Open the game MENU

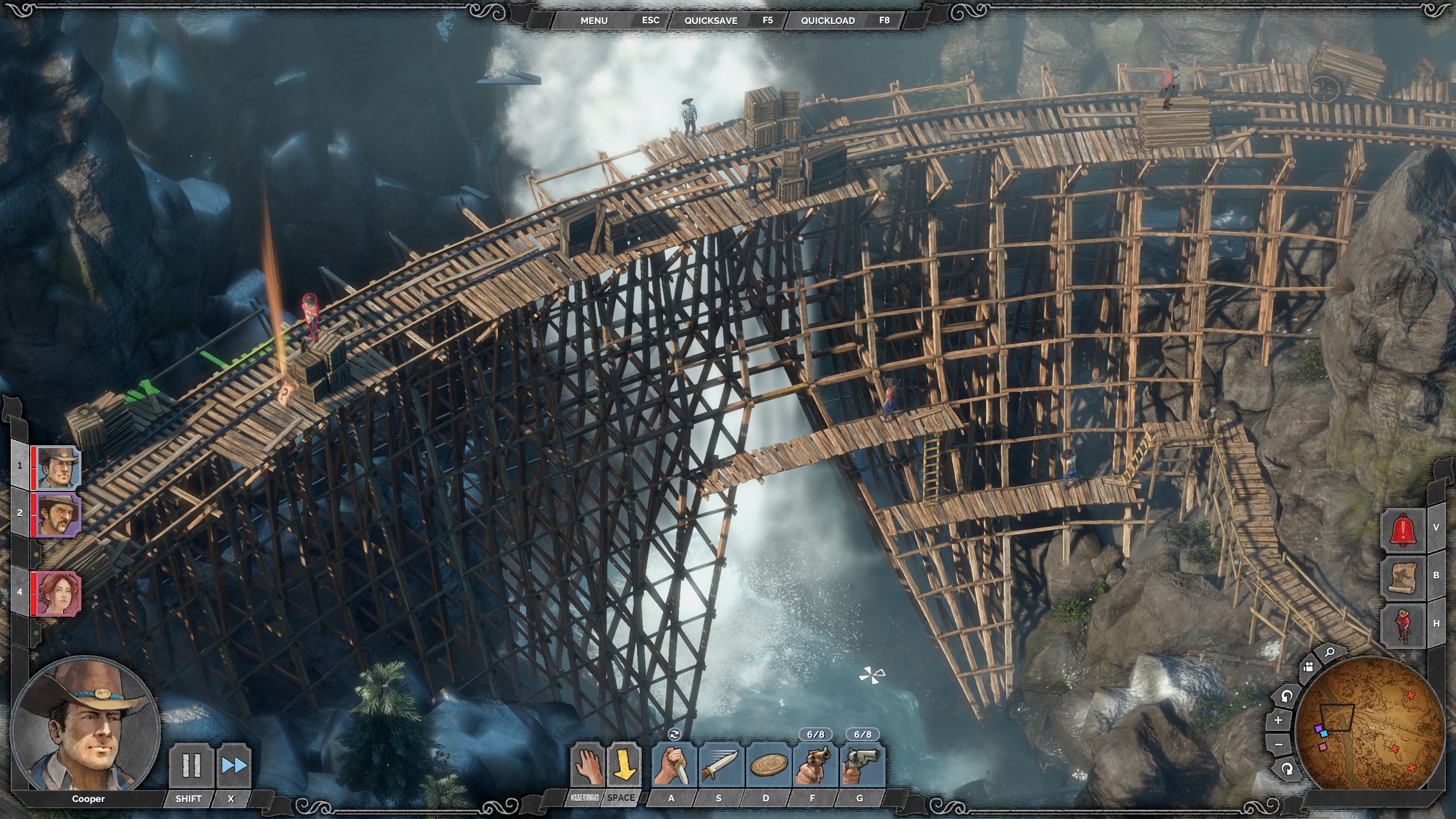coord(594,20)
